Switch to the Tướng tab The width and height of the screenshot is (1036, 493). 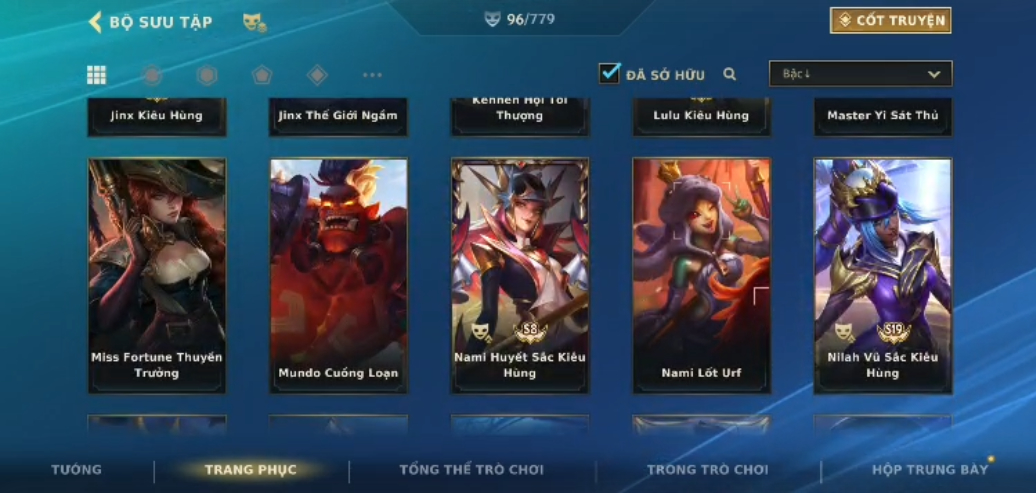tap(77, 470)
